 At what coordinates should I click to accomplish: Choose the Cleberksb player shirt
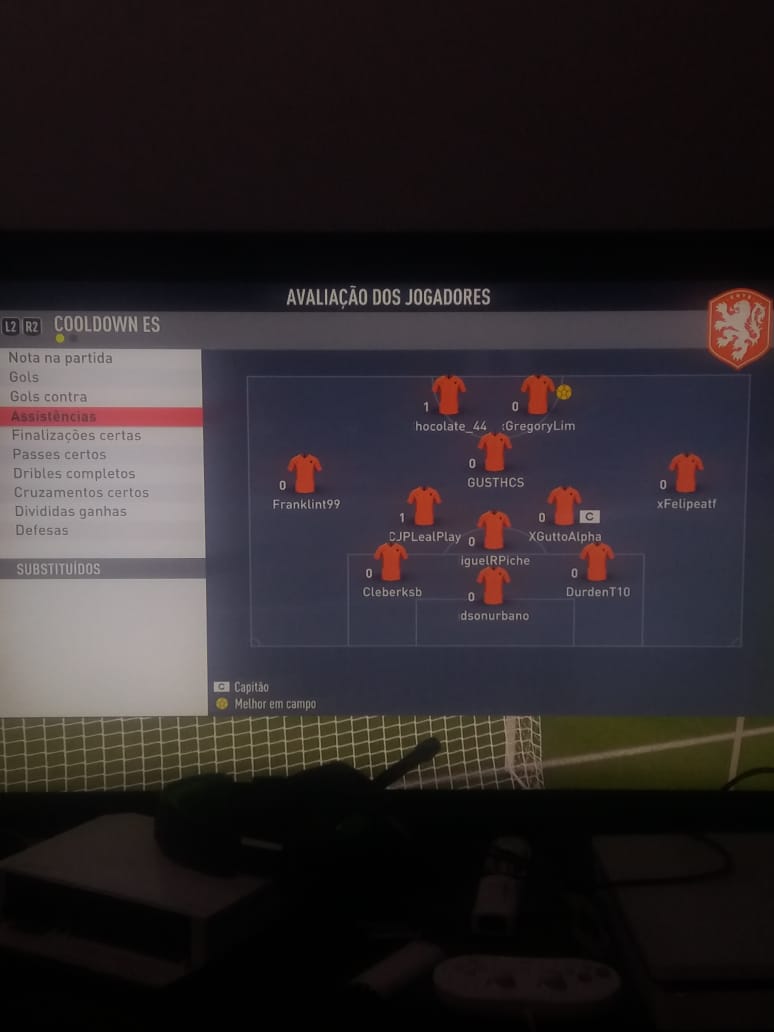point(391,562)
